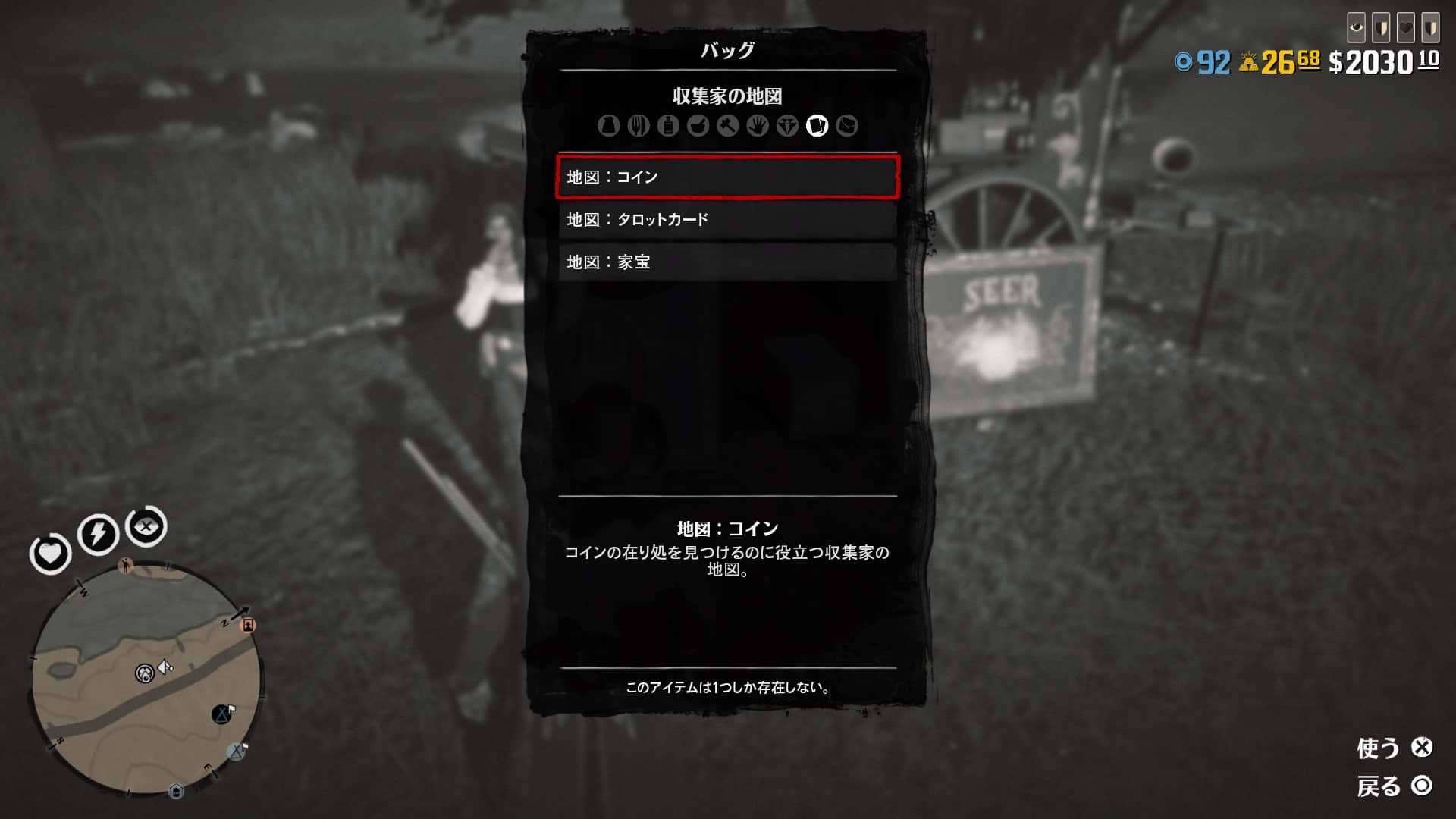Select the mortar and pestle crafting icon
1456x819 pixels.
click(x=698, y=126)
